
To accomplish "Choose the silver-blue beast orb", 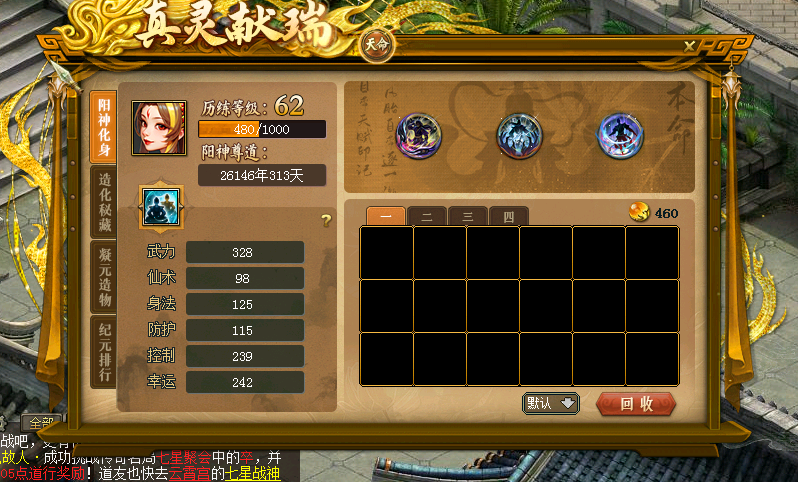I will pos(517,135).
